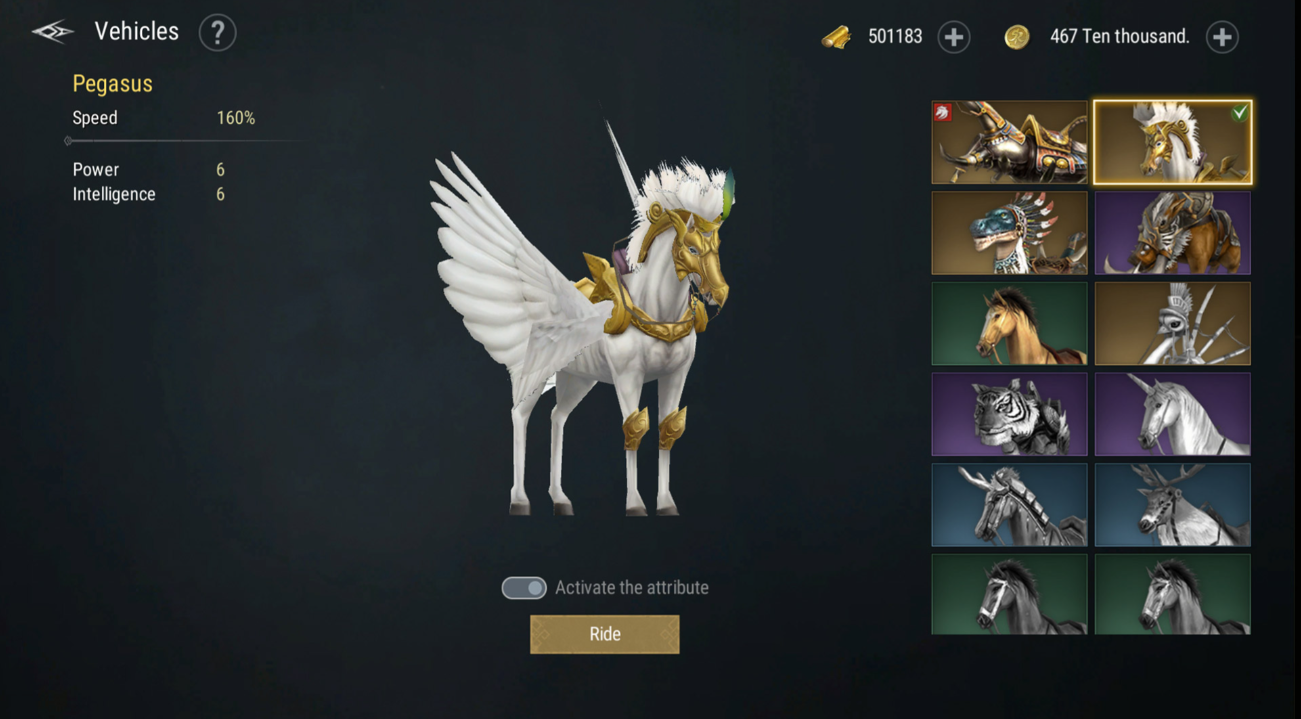
Task: Add gold bars with the plus button
Action: pos(954,37)
